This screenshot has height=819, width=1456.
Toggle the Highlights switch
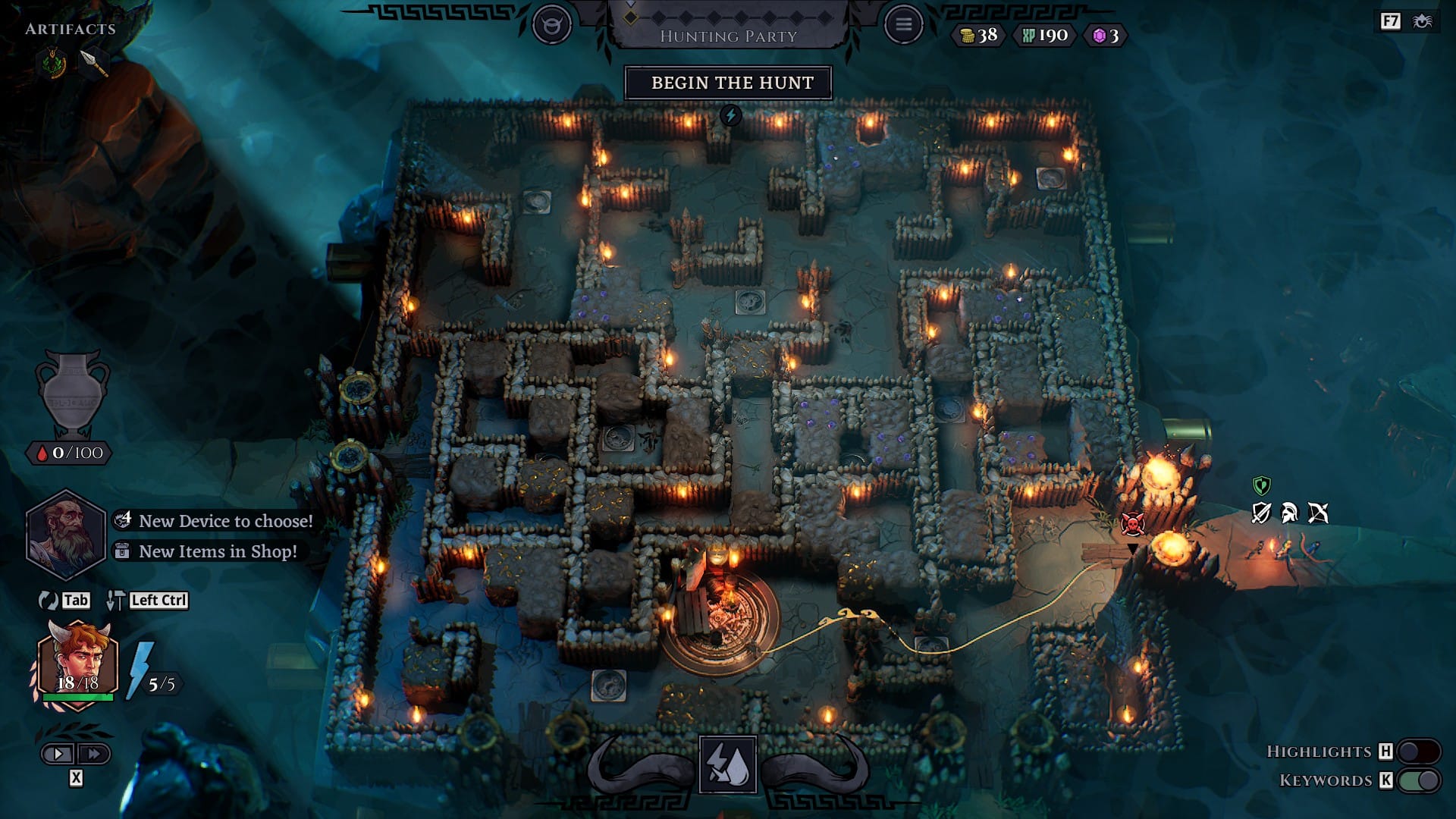[1418, 751]
